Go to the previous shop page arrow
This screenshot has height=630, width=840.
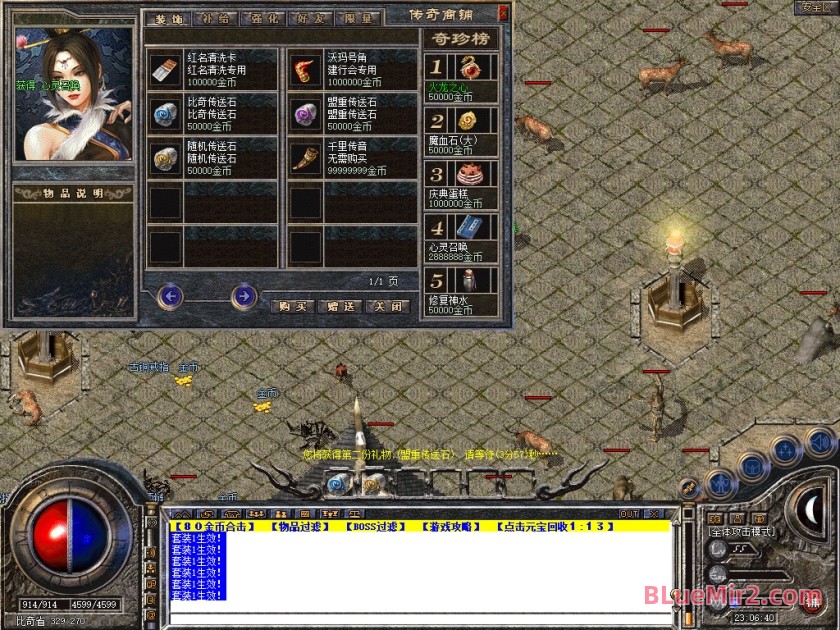170,296
